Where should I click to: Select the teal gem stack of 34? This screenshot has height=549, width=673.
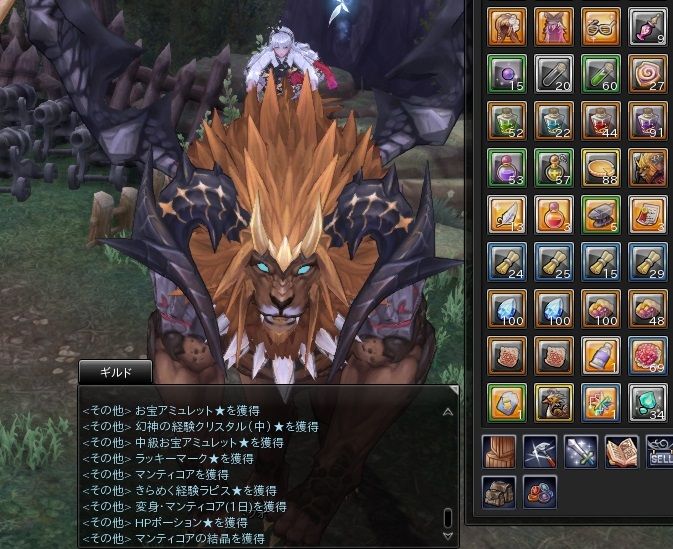click(648, 400)
